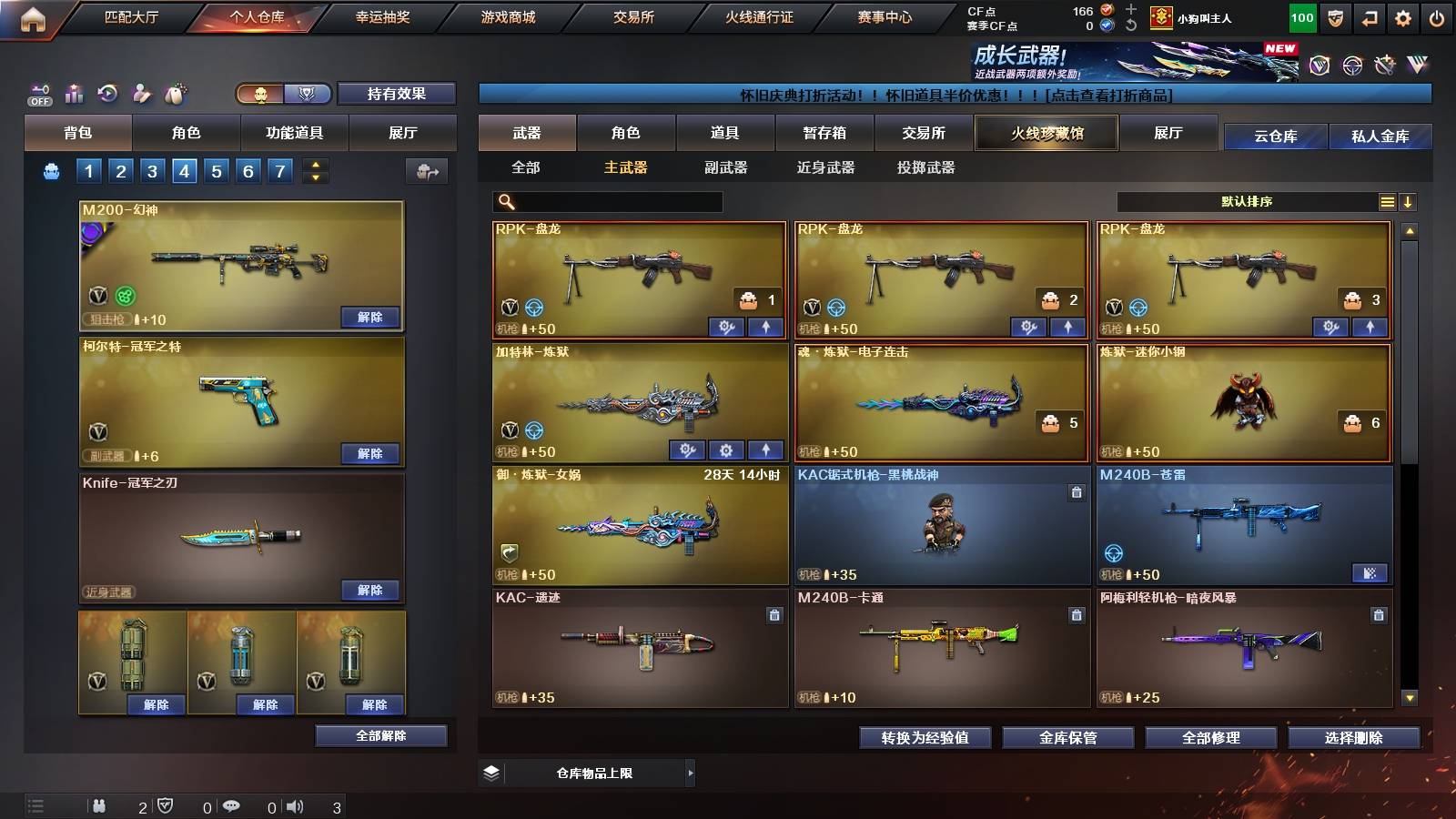Click the trash icon on KAC锯式机枪-黑桃战神
The height and width of the screenshot is (819, 1456).
click(1075, 491)
